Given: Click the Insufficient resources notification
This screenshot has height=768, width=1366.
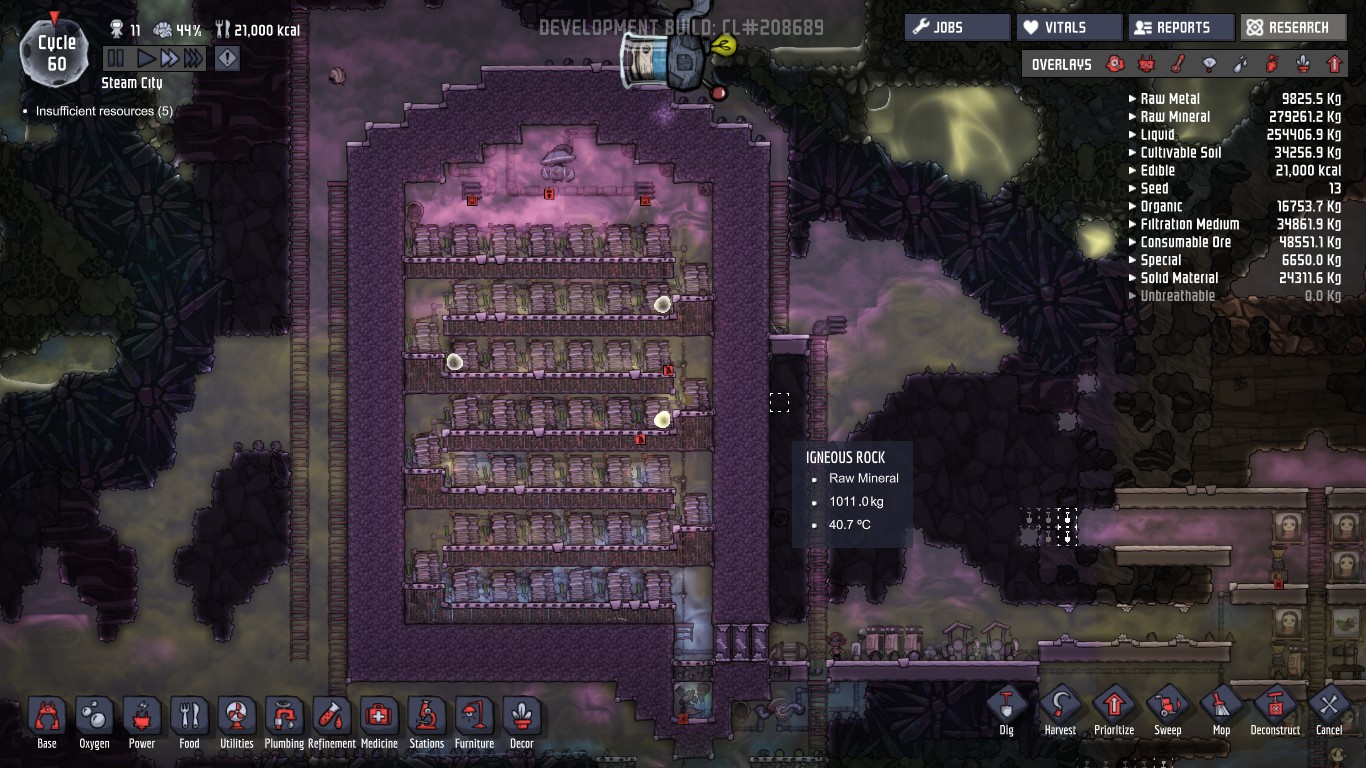Looking at the screenshot, I should (104, 111).
